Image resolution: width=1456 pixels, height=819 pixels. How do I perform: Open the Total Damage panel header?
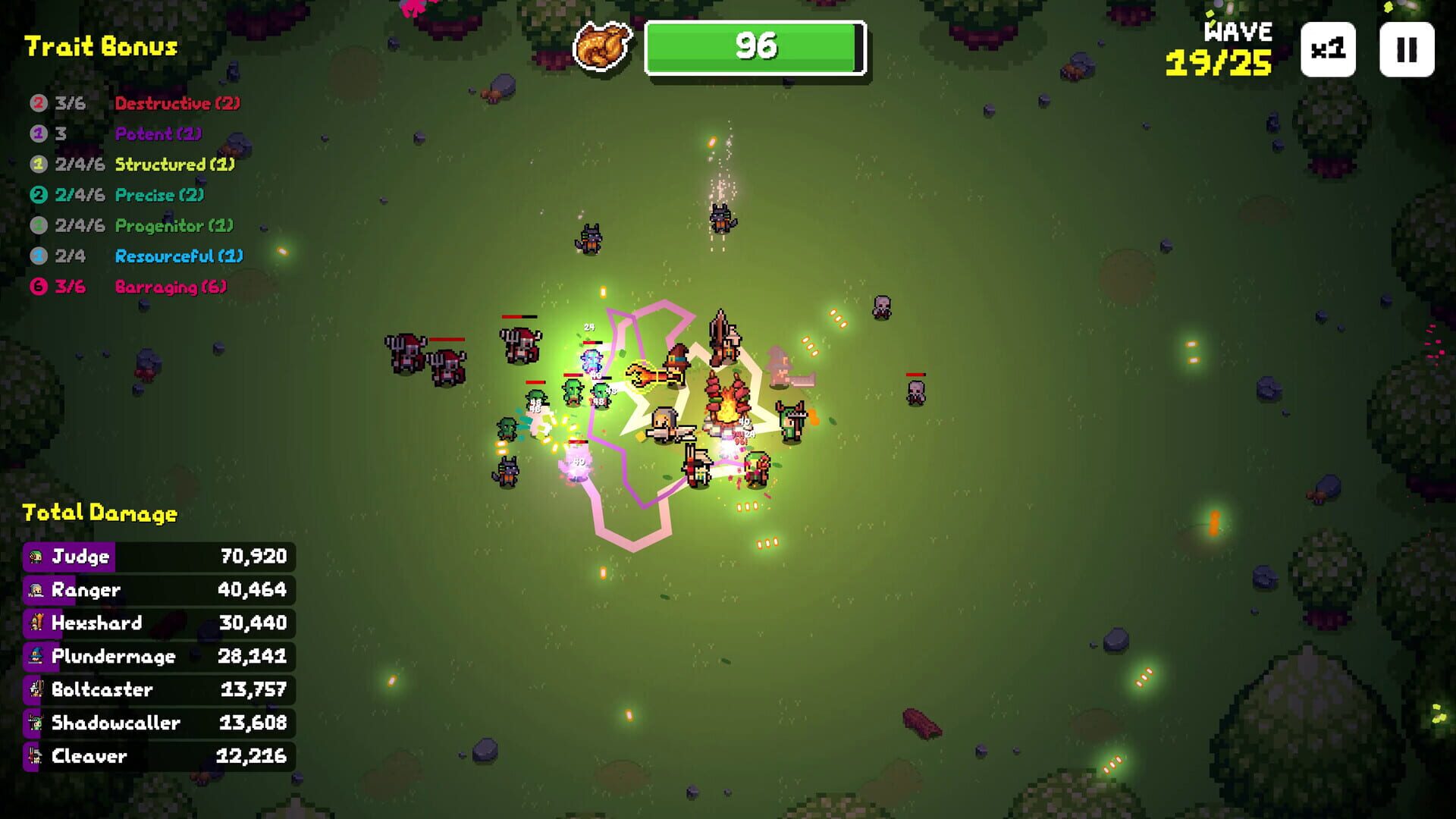point(99,513)
